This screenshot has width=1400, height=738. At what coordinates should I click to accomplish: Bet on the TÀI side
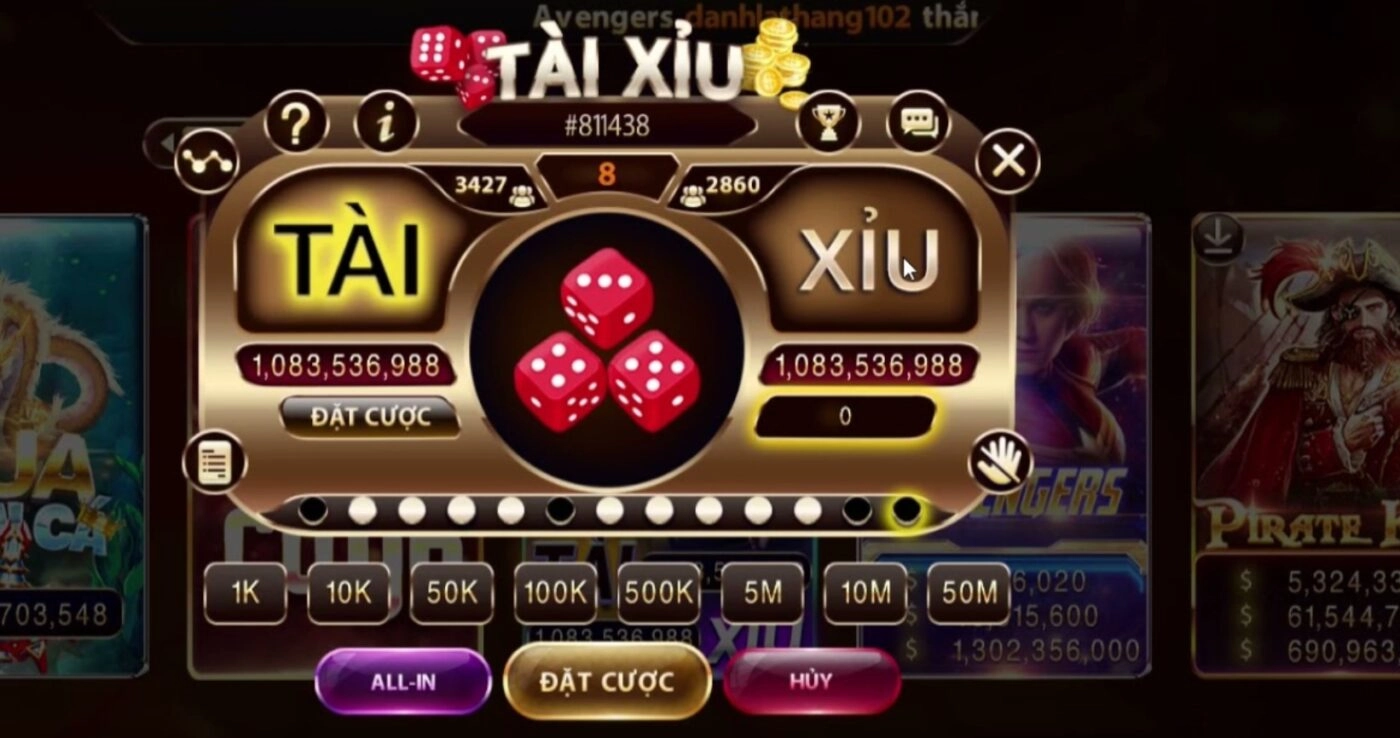pos(345,257)
